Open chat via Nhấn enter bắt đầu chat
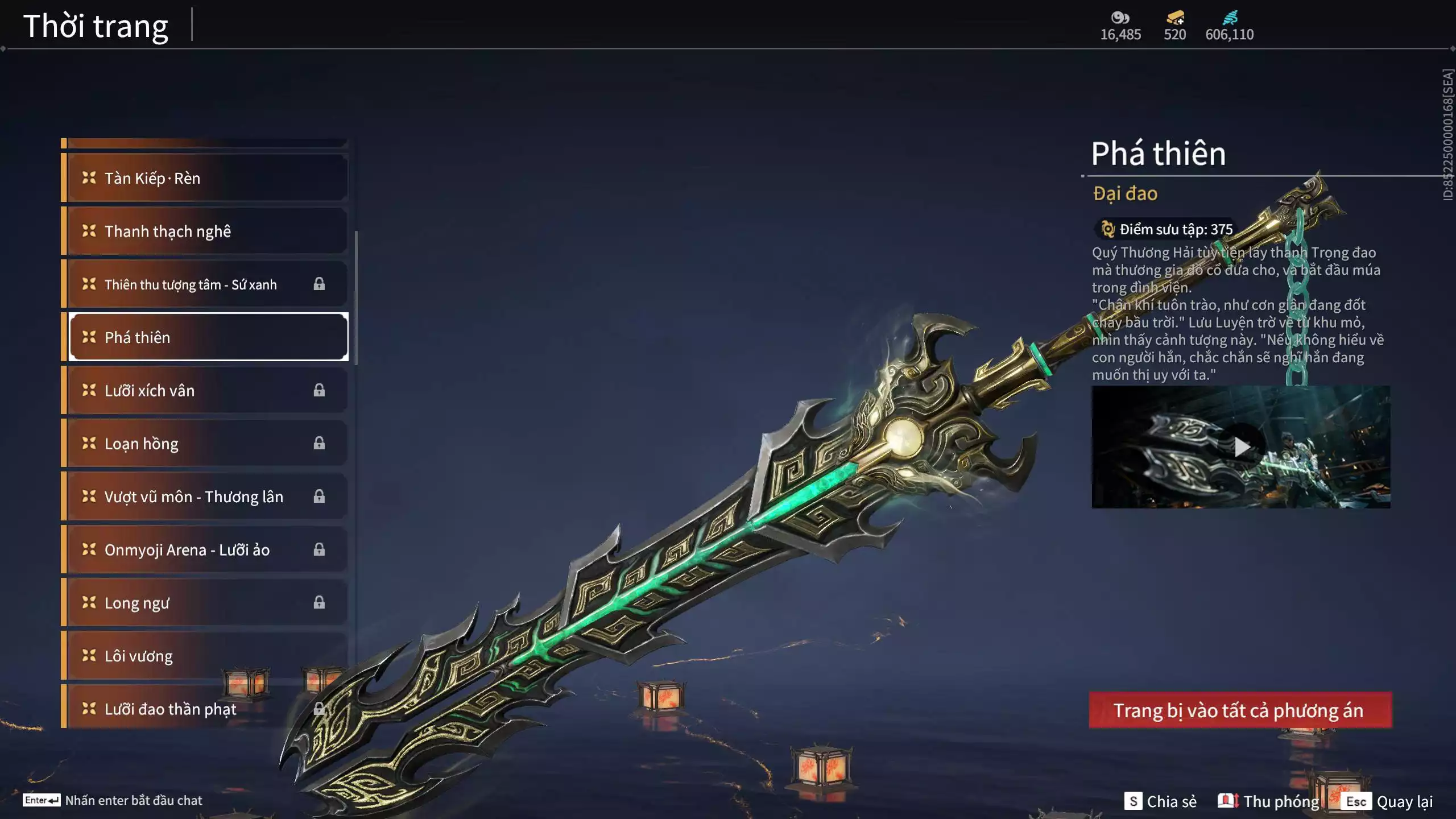The image size is (1456, 819). tap(113, 800)
